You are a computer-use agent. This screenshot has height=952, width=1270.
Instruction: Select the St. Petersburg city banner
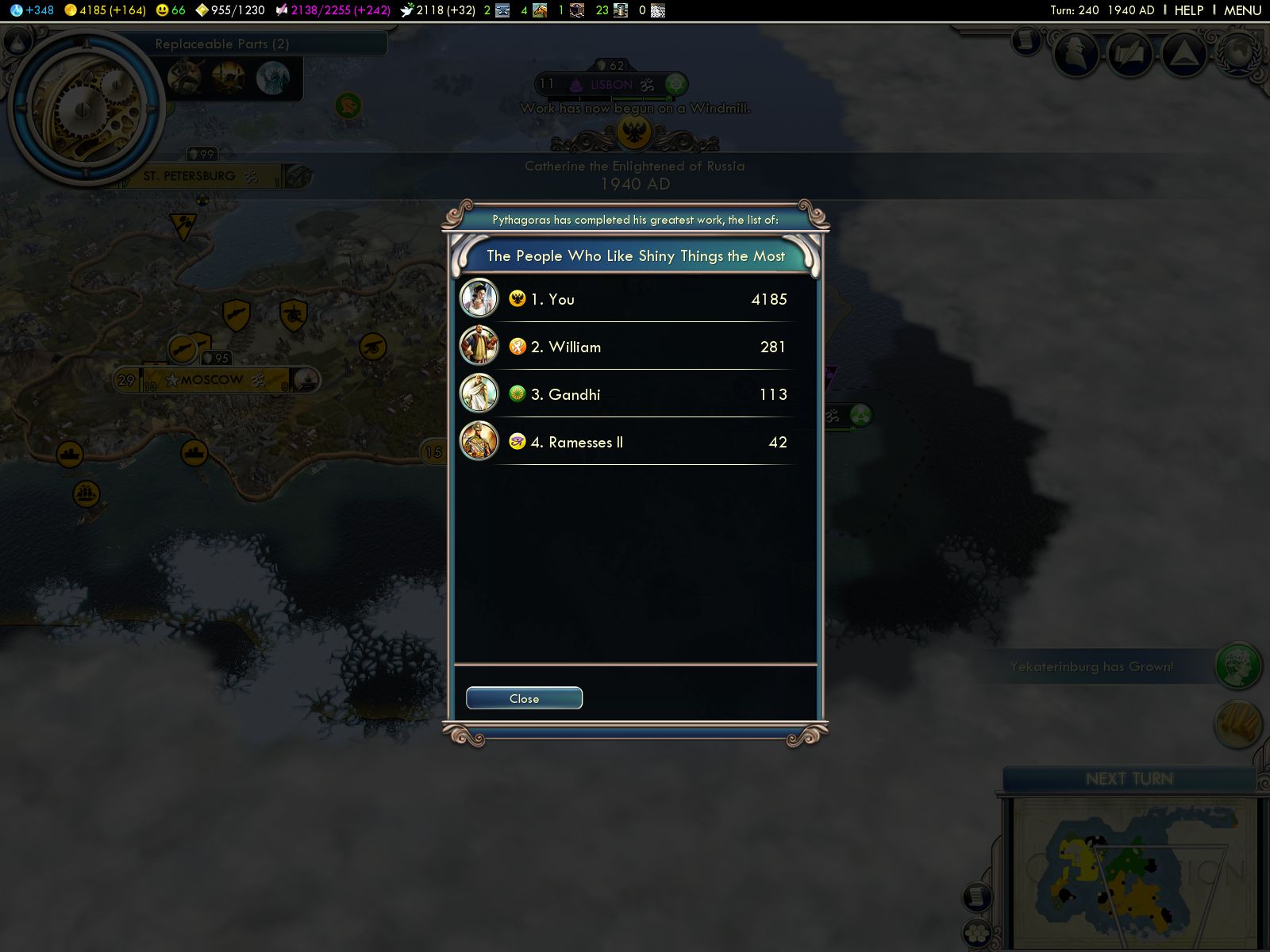190,176
